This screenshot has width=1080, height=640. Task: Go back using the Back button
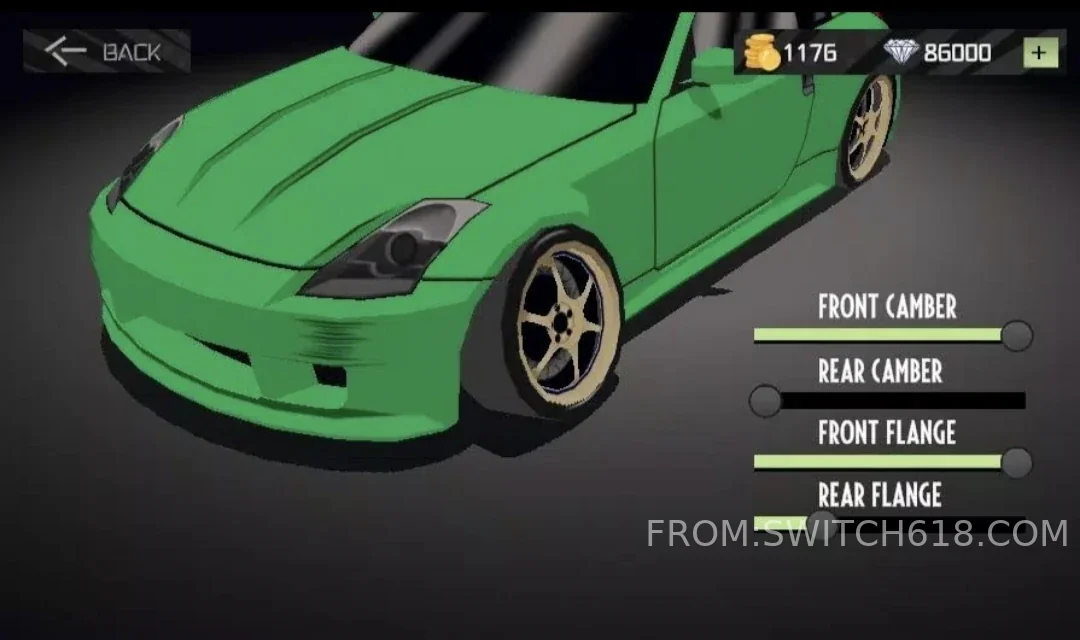(106, 51)
